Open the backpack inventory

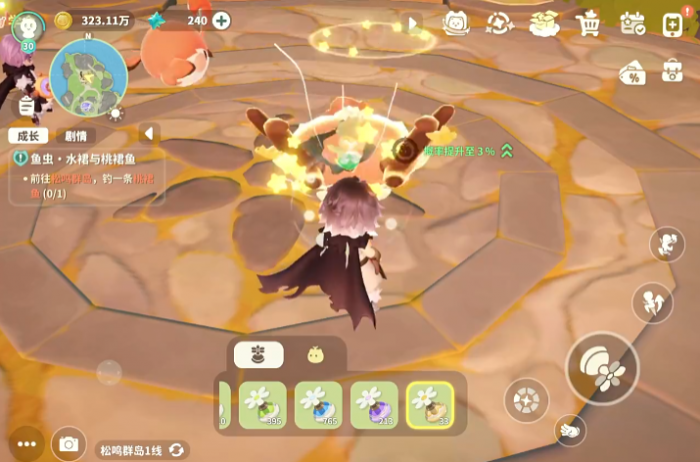673,71
